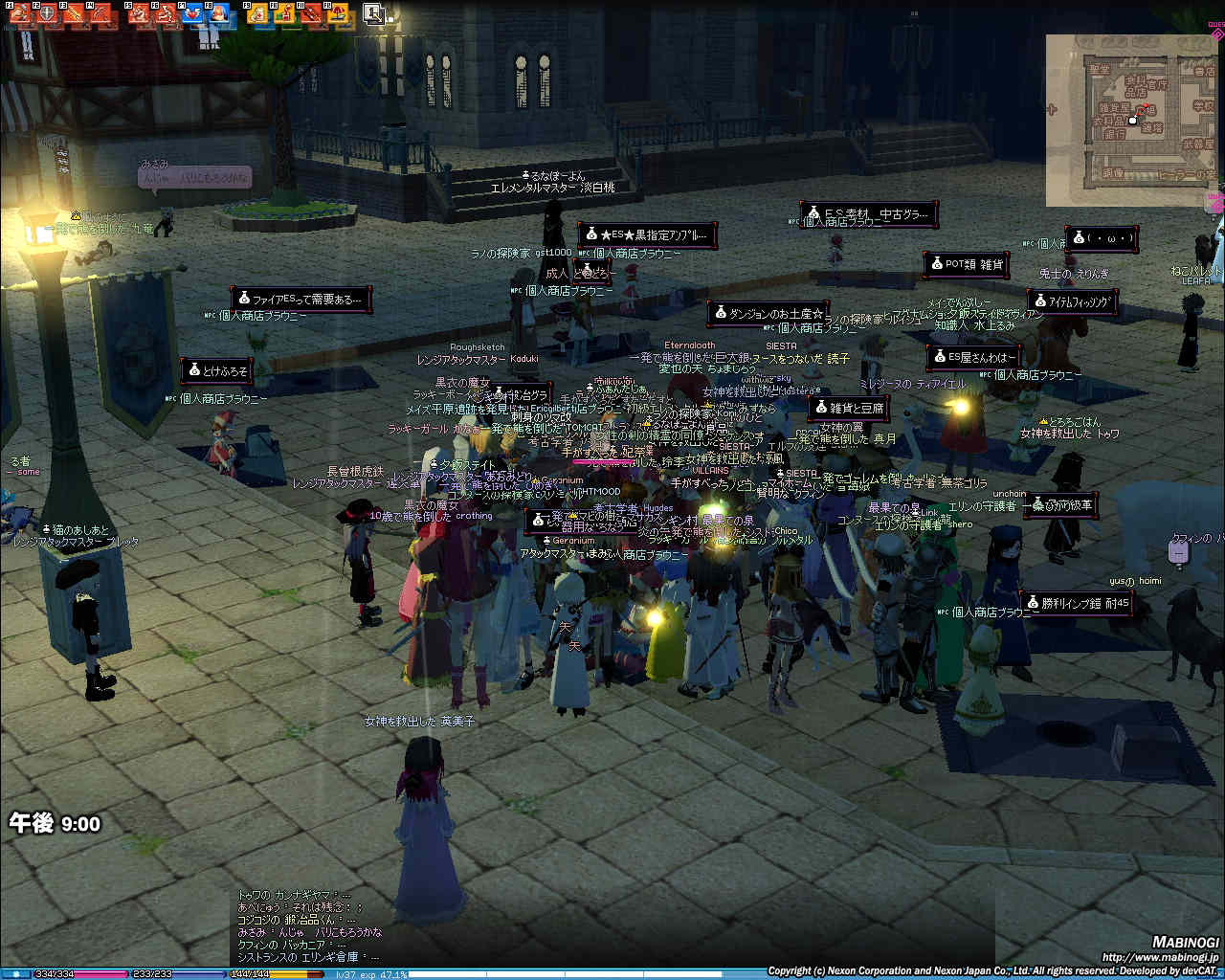Viewport: 1225px width, 980px height.
Task: Open the "ダンジョンのお土産☆" shop sign
Action: (768, 313)
